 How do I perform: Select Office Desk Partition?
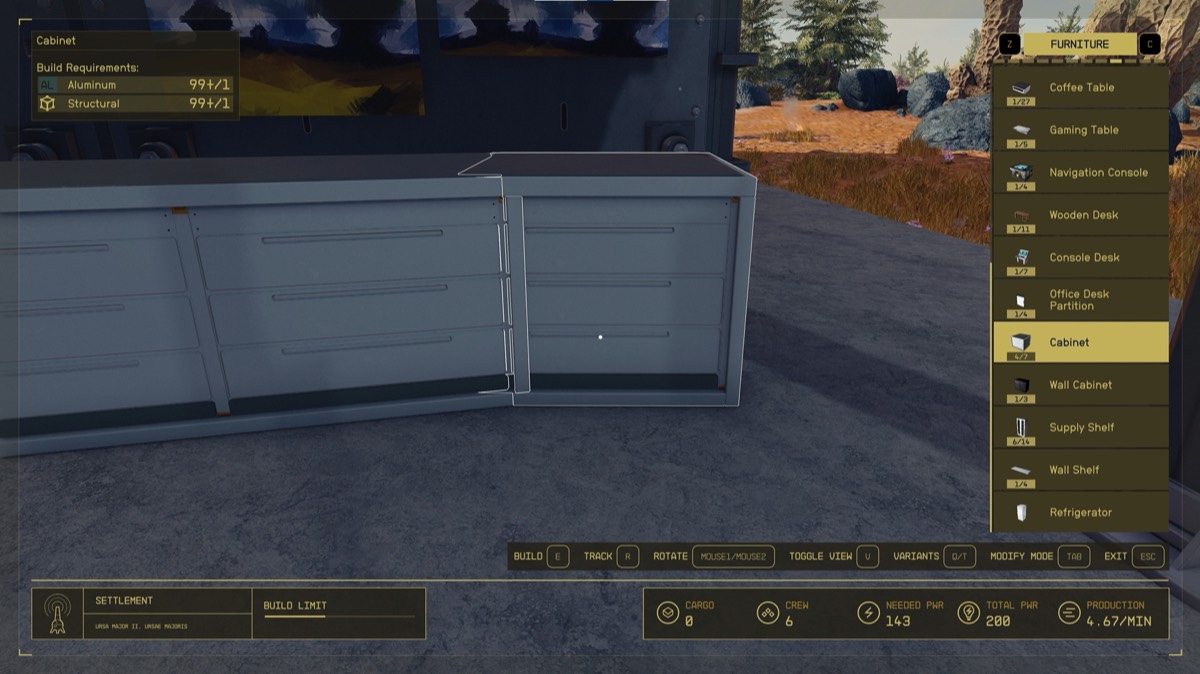(1080, 300)
